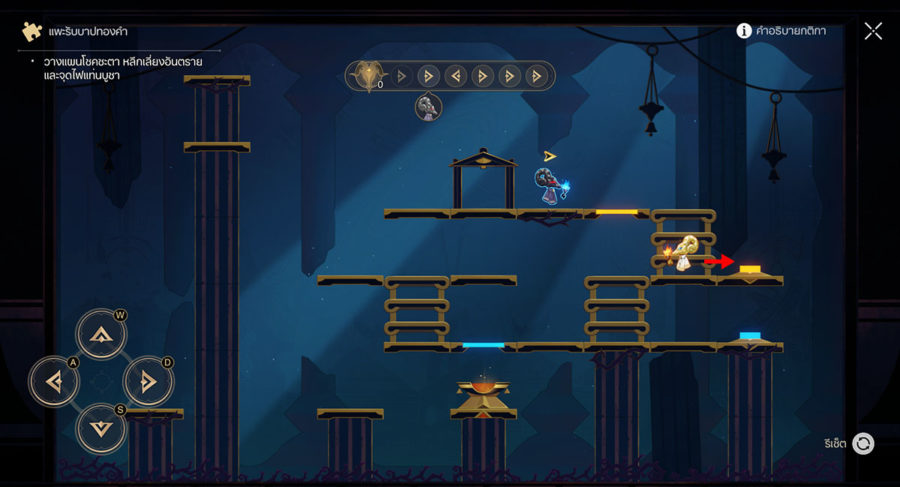Close the puzzle with the X button
The width and height of the screenshot is (900, 487).
click(x=873, y=31)
